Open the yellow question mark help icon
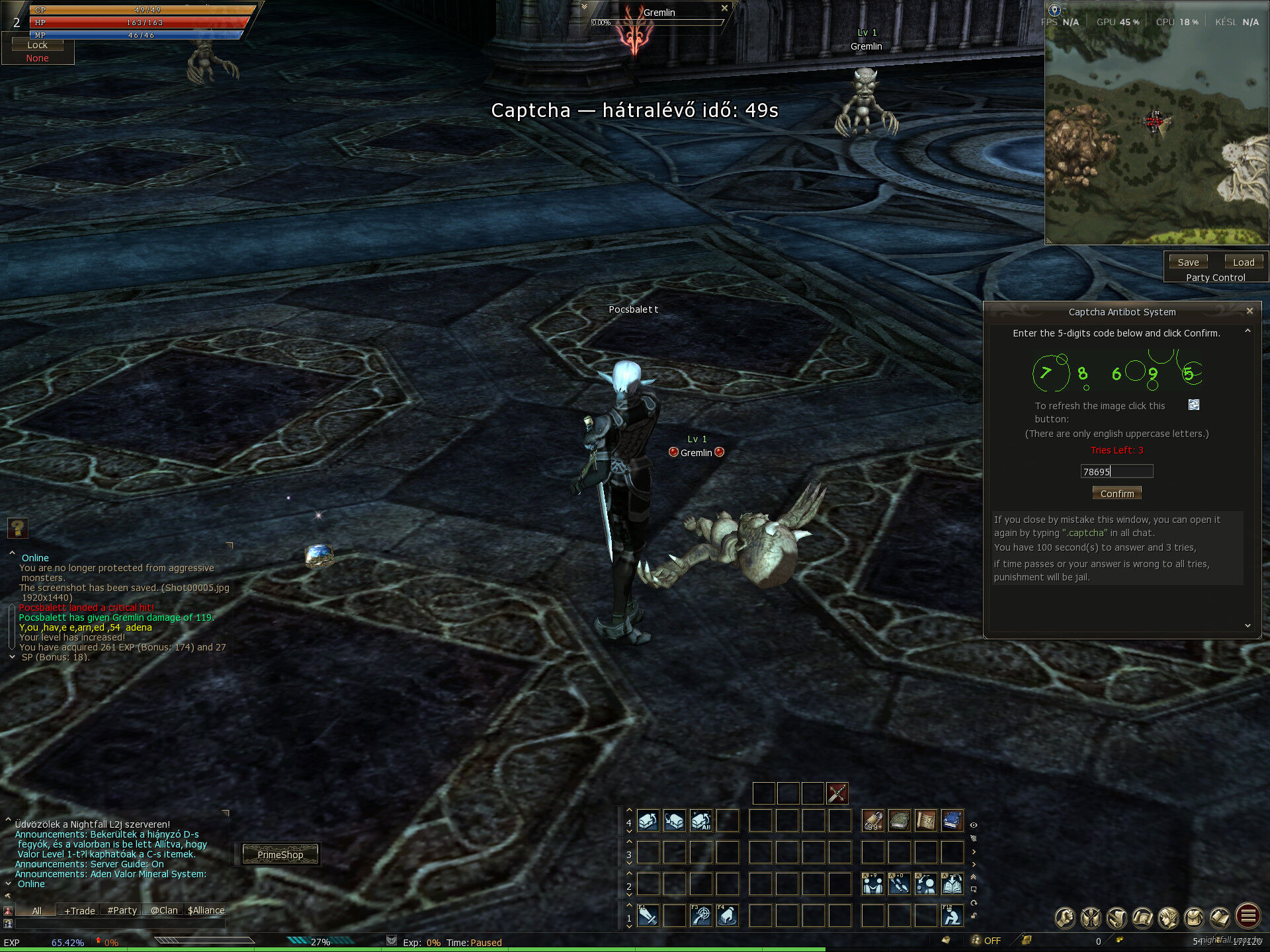 (x=18, y=528)
